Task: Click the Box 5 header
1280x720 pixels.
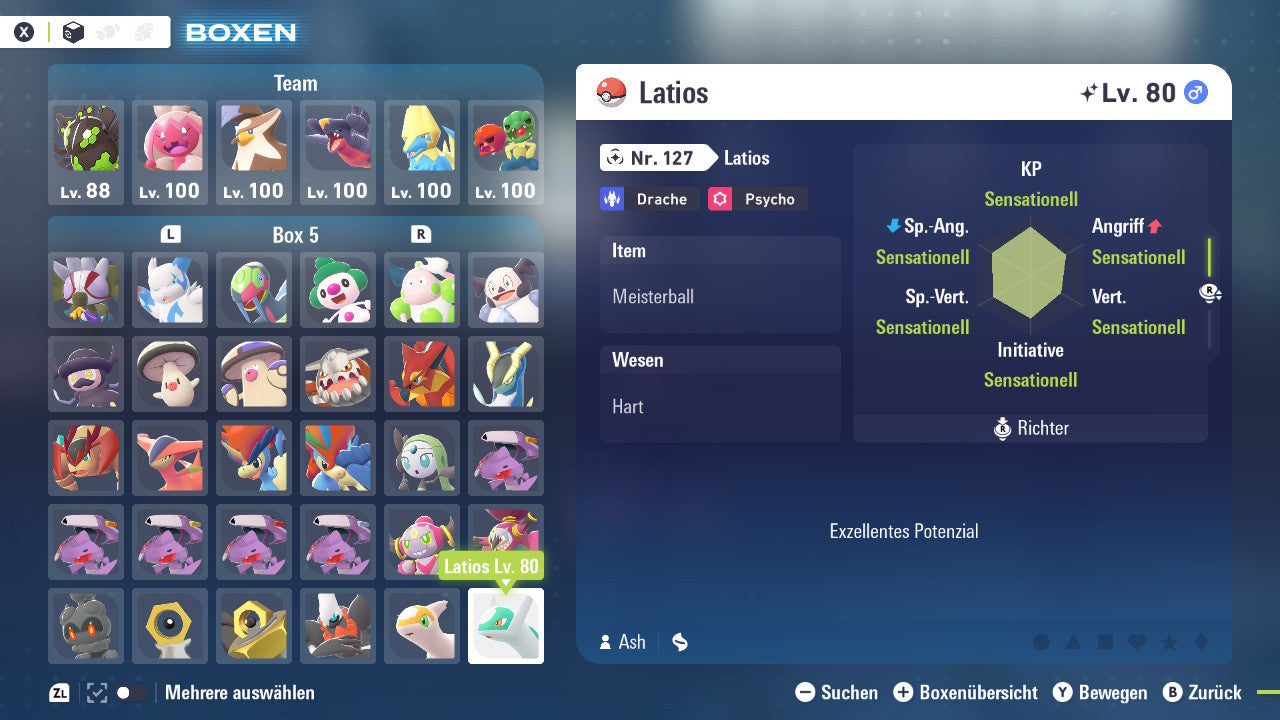Action: (x=295, y=235)
